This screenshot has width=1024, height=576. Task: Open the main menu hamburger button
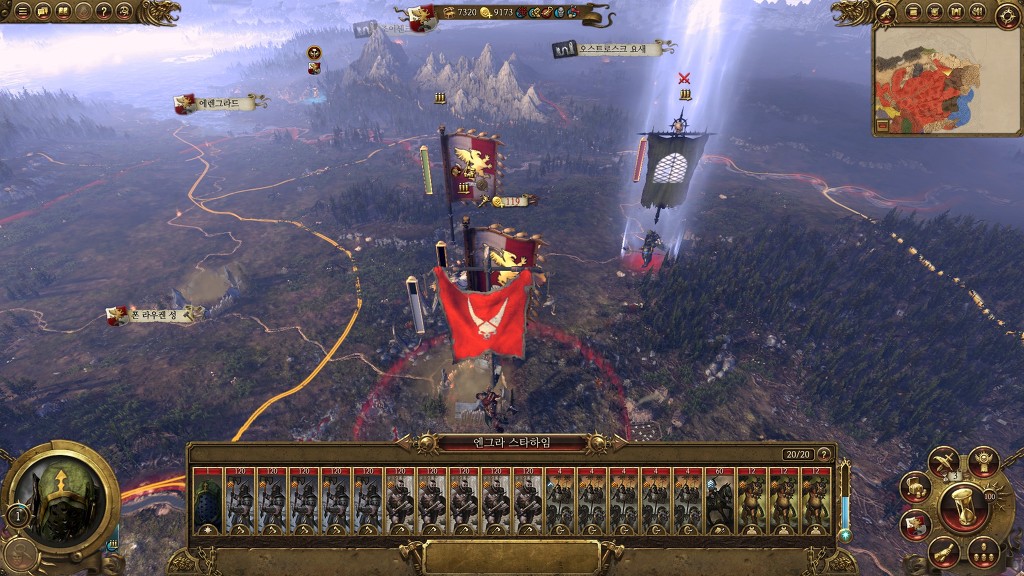click(22, 12)
